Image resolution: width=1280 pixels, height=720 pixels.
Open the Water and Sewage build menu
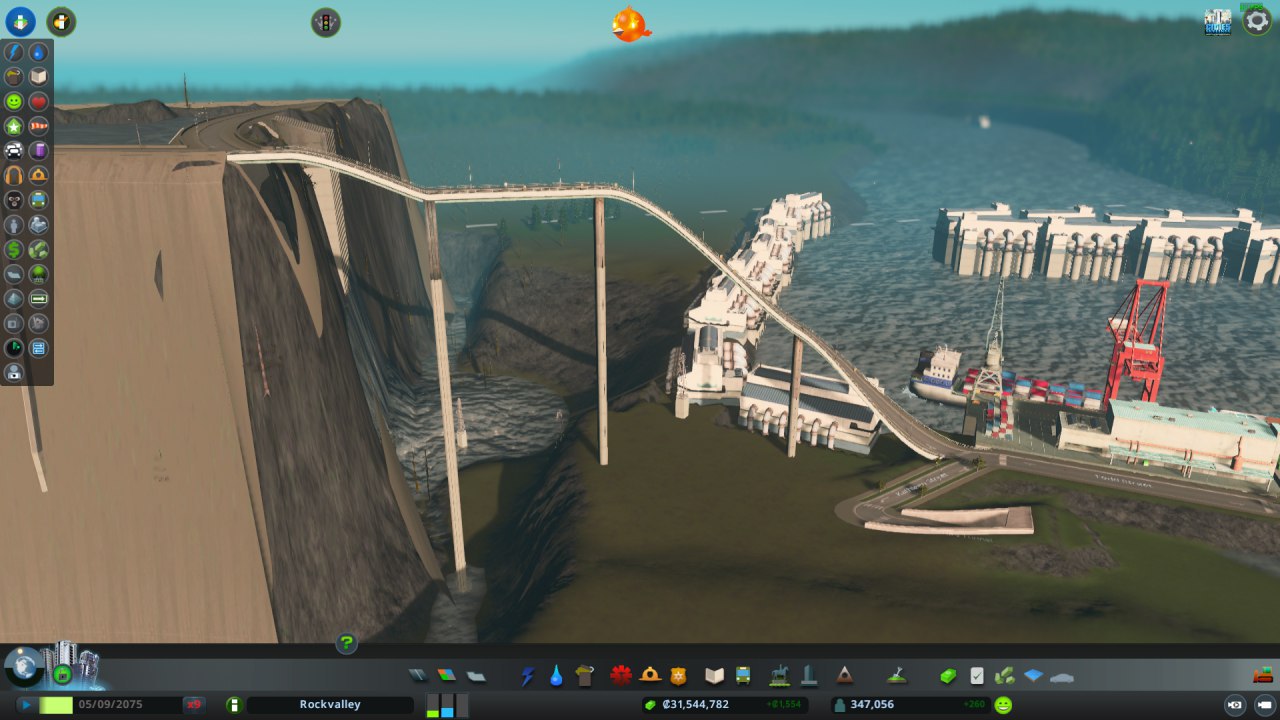556,676
